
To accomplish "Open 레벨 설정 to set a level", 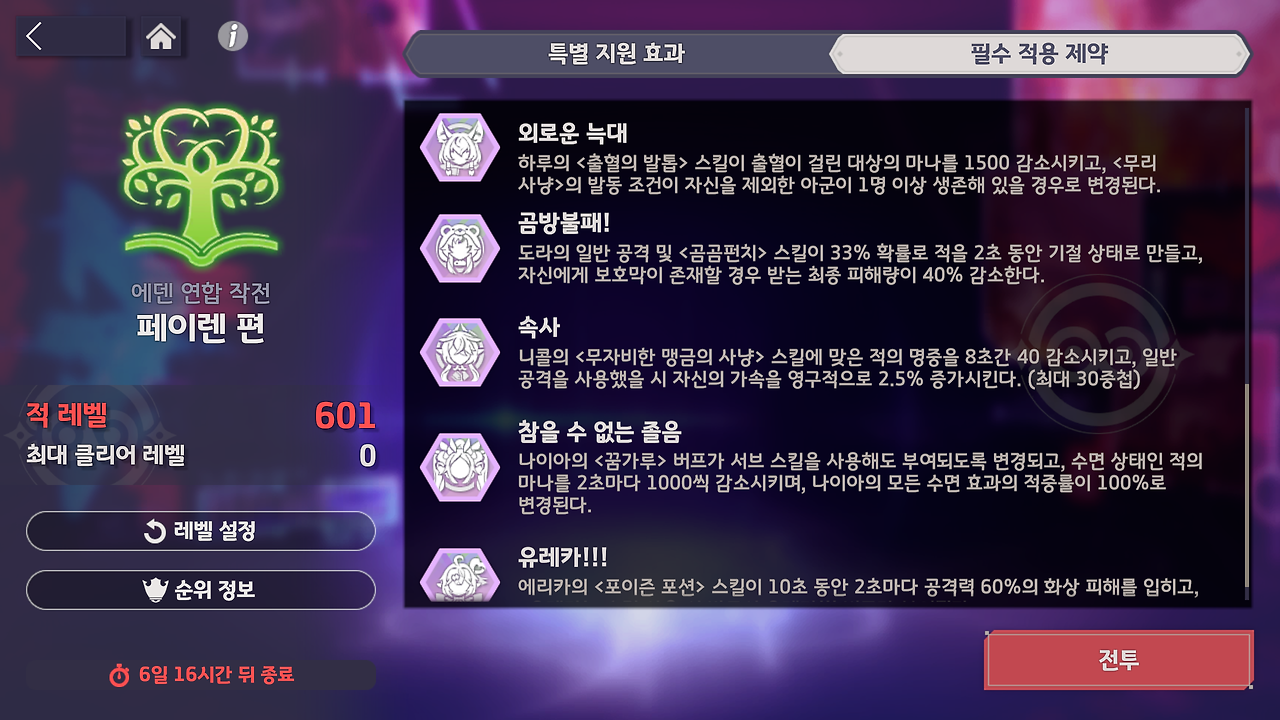I will (x=201, y=531).
